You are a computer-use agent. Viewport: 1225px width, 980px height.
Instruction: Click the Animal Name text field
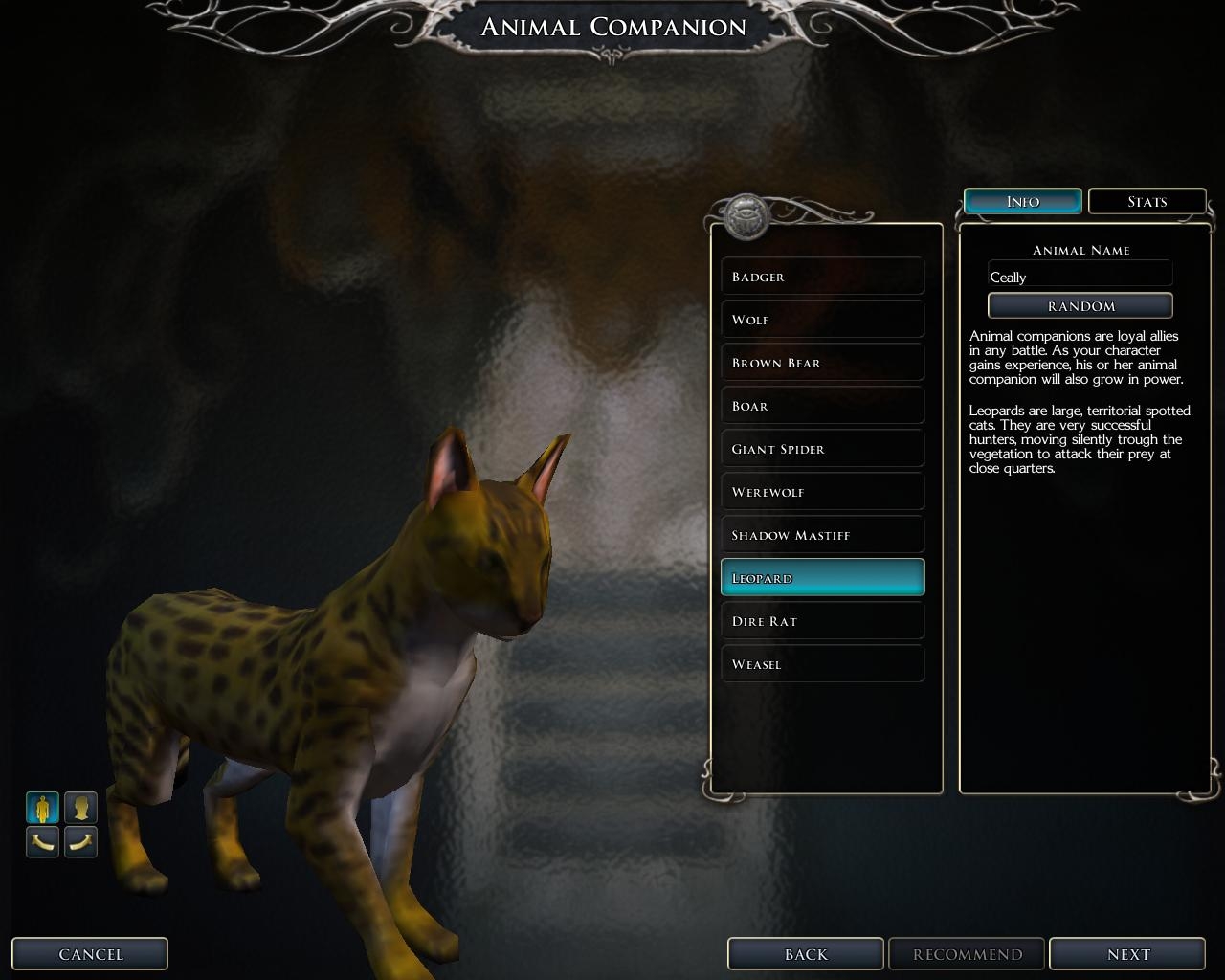[1080, 277]
